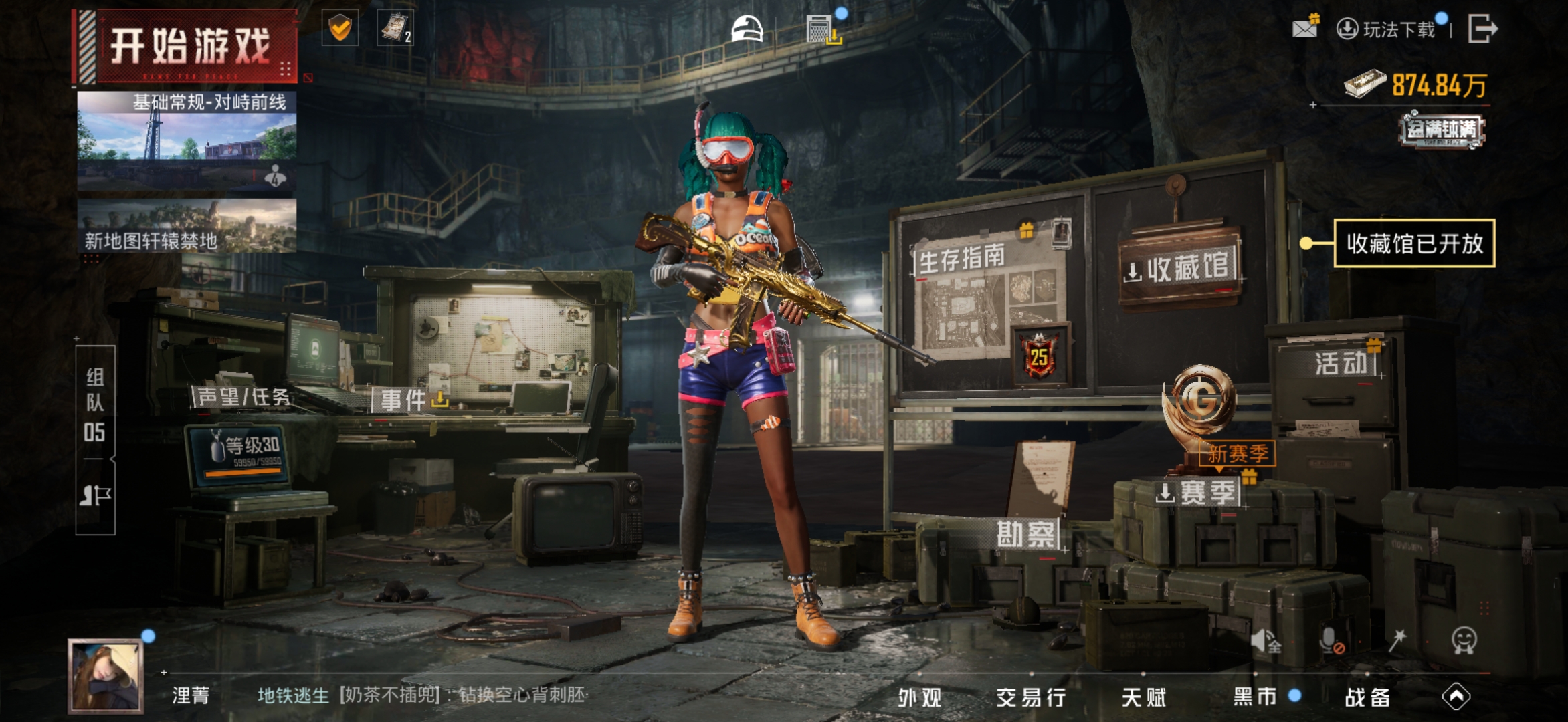Start the game with 开始游戏

[x=186, y=46]
